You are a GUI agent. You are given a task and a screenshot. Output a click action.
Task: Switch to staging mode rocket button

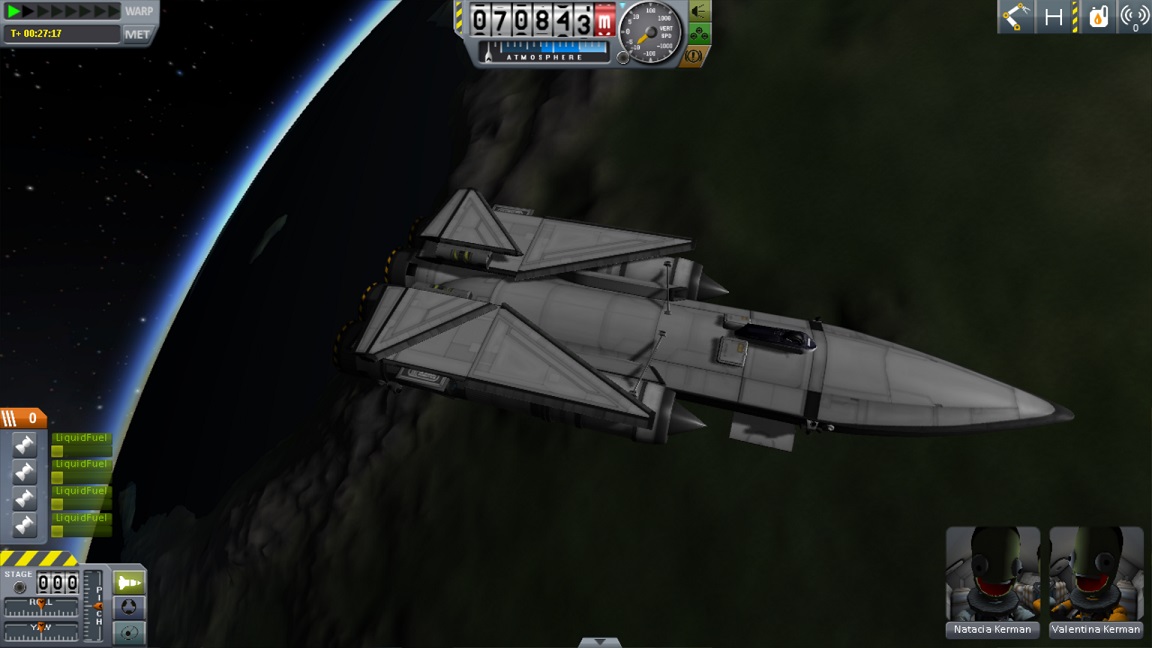click(129, 582)
